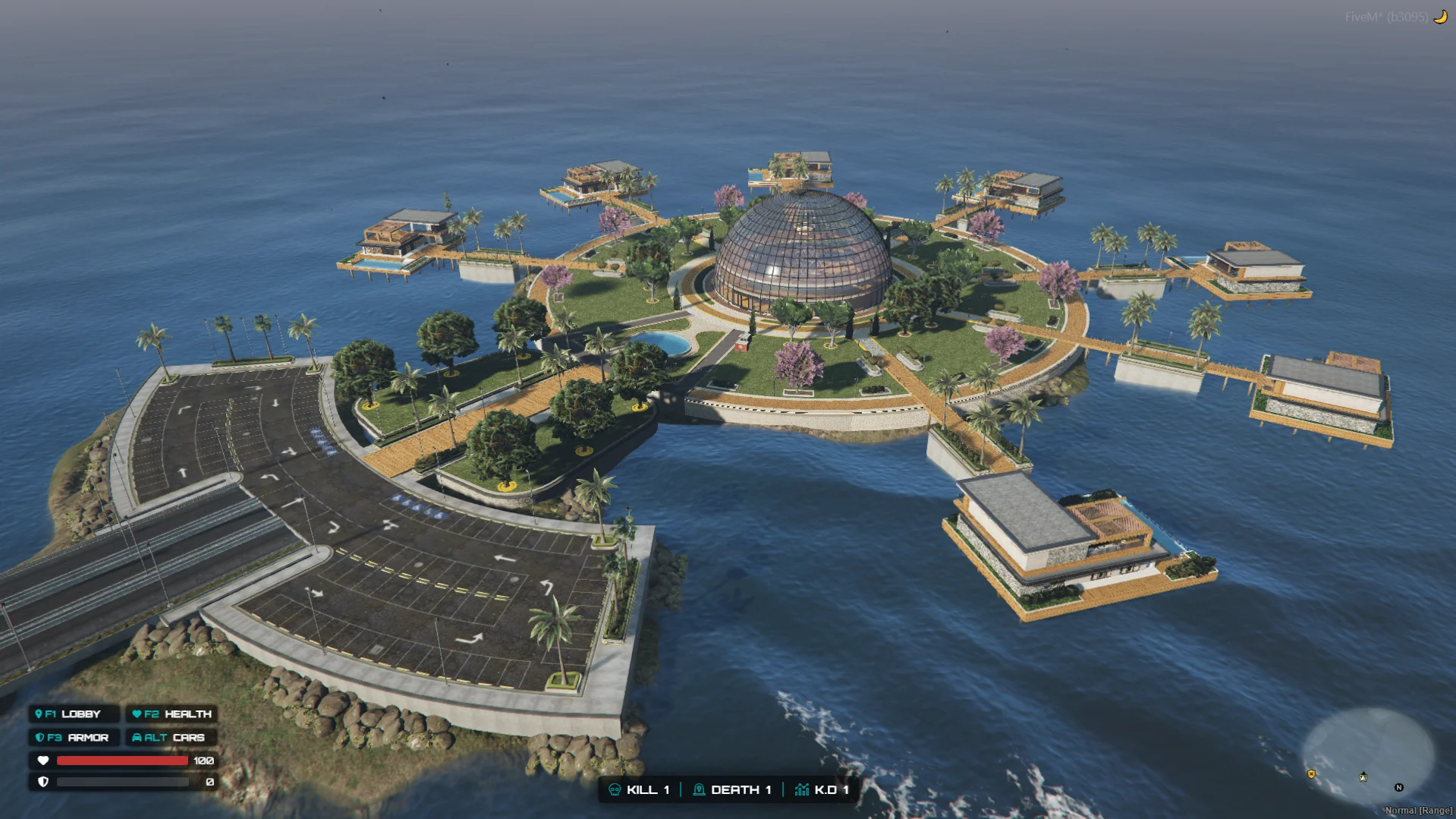Screen dimensions: 1456x819
Task: Click the white heart icon on the health bar
Action: point(43,761)
